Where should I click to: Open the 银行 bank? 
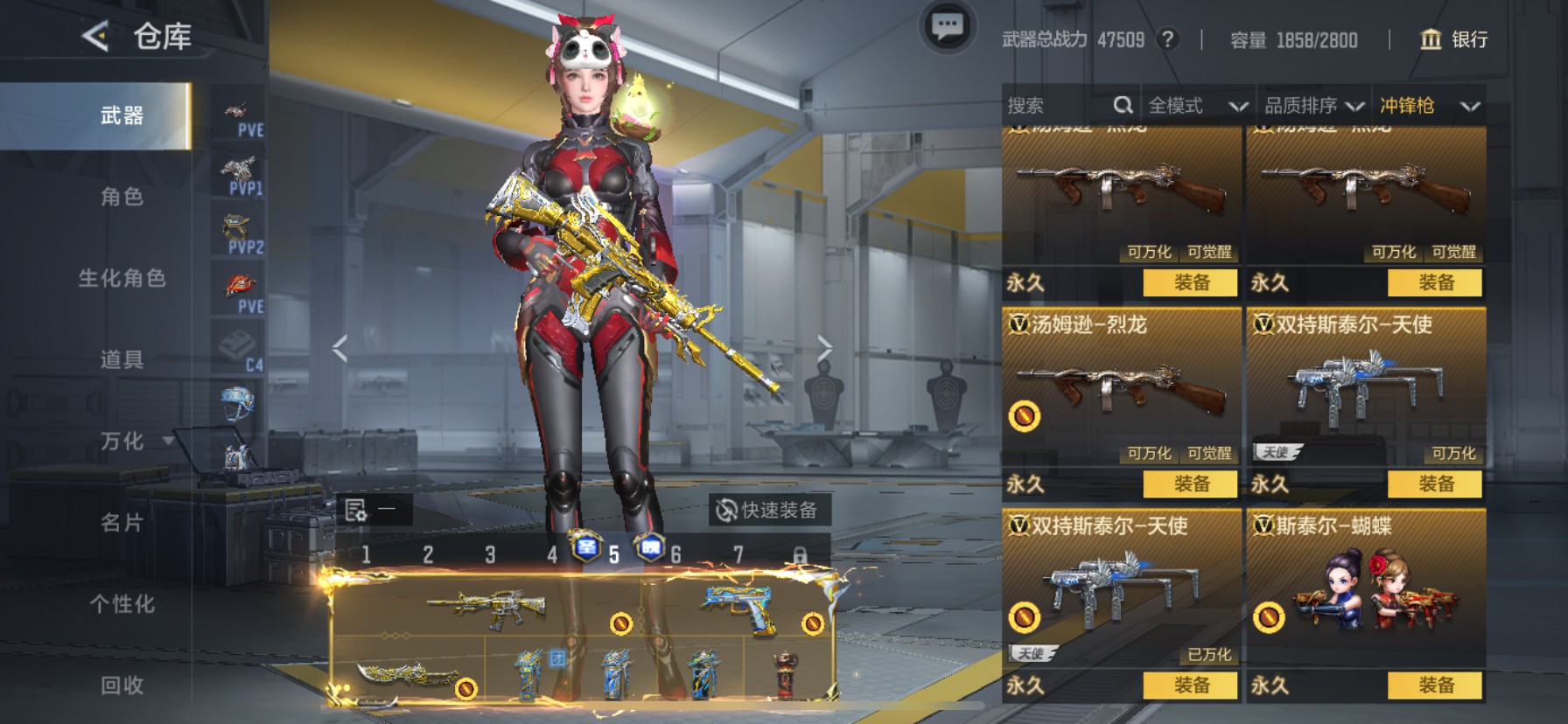1453,39
